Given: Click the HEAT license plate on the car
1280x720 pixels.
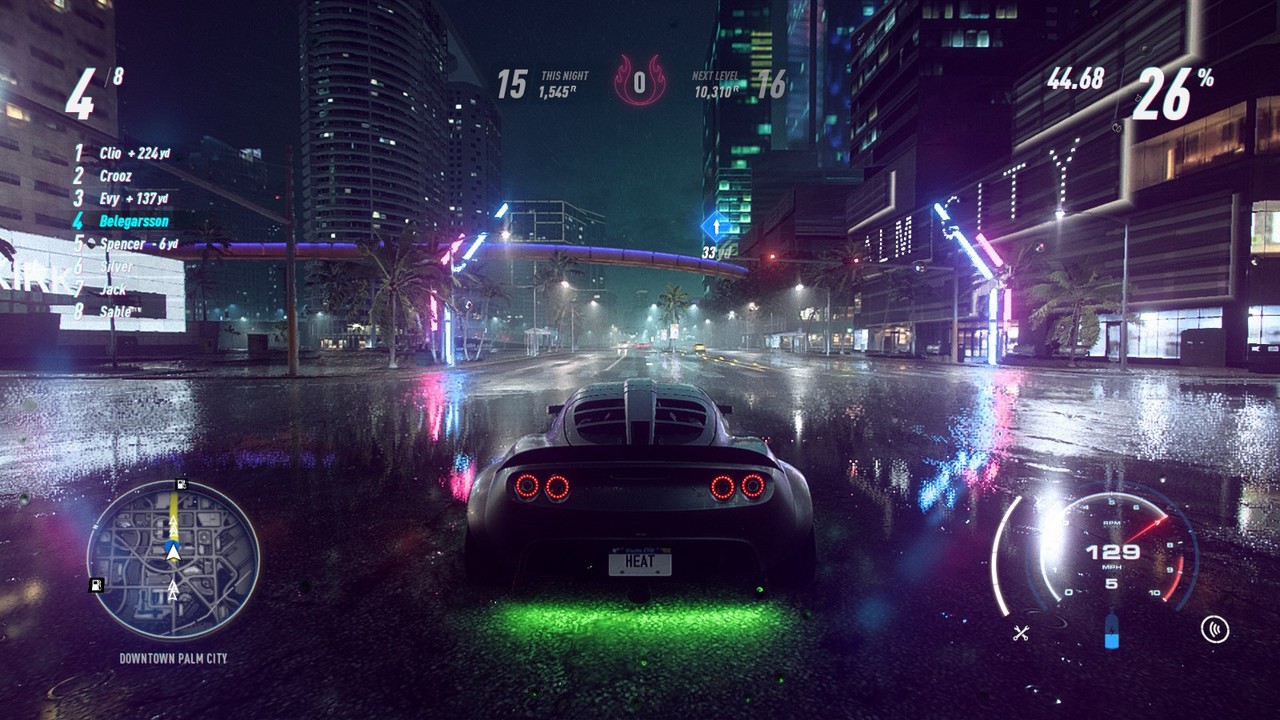Looking at the screenshot, I should pyautogui.click(x=641, y=563).
